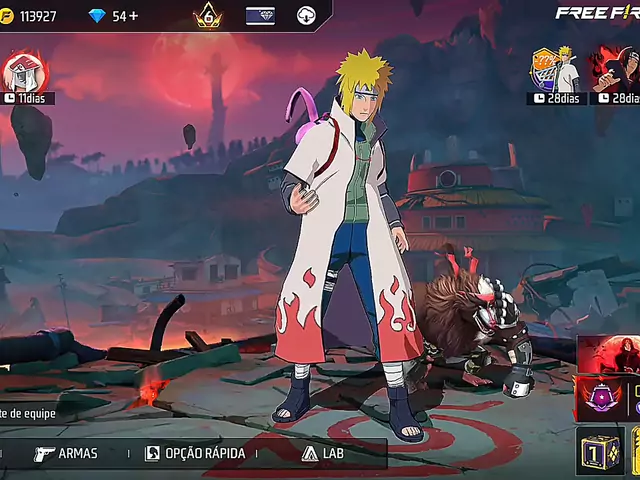The width and height of the screenshot is (640, 480).
Task: Select the blond white-coat outfit thumbnail with 28 dias
Action: pos(556,70)
